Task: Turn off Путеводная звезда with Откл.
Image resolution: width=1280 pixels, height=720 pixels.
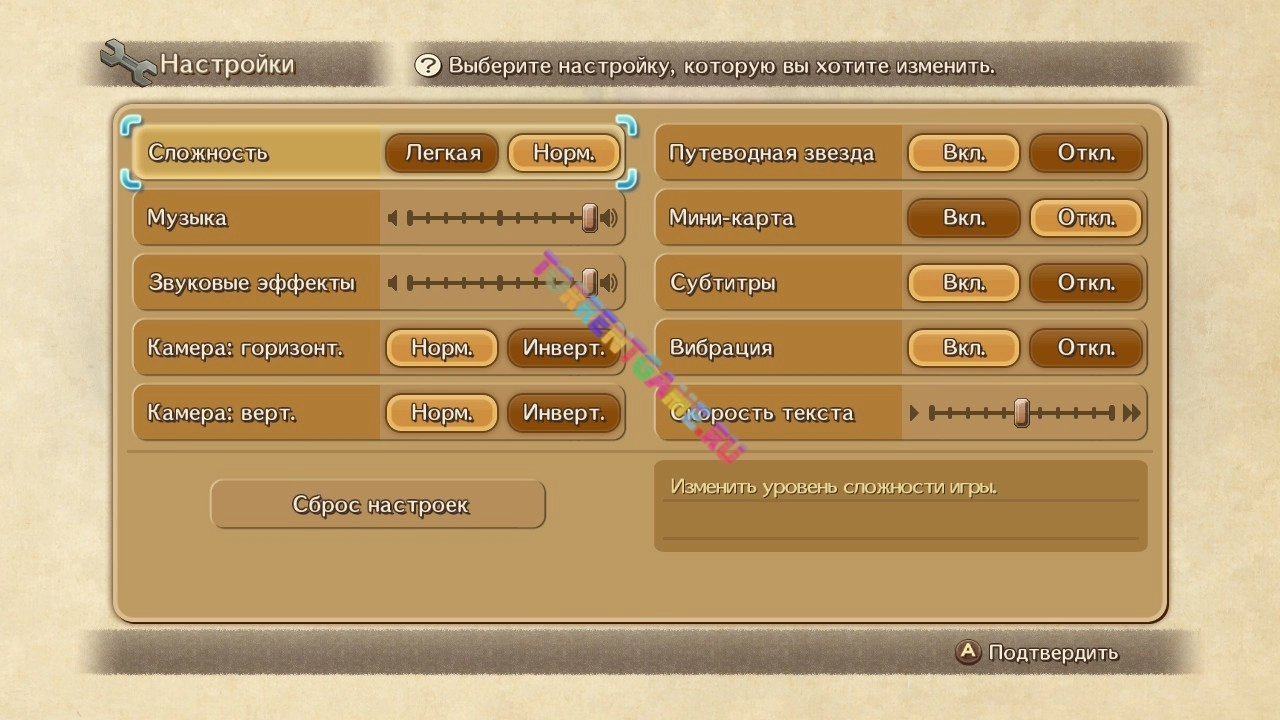Action: coord(1086,153)
